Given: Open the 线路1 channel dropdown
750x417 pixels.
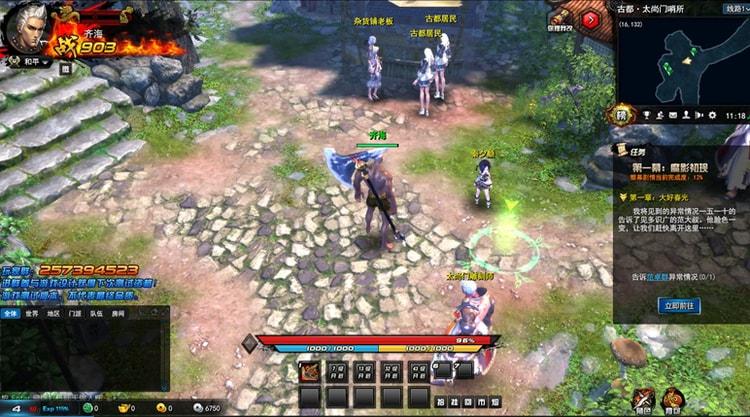Looking at the screenshot, I should point(736,8).
